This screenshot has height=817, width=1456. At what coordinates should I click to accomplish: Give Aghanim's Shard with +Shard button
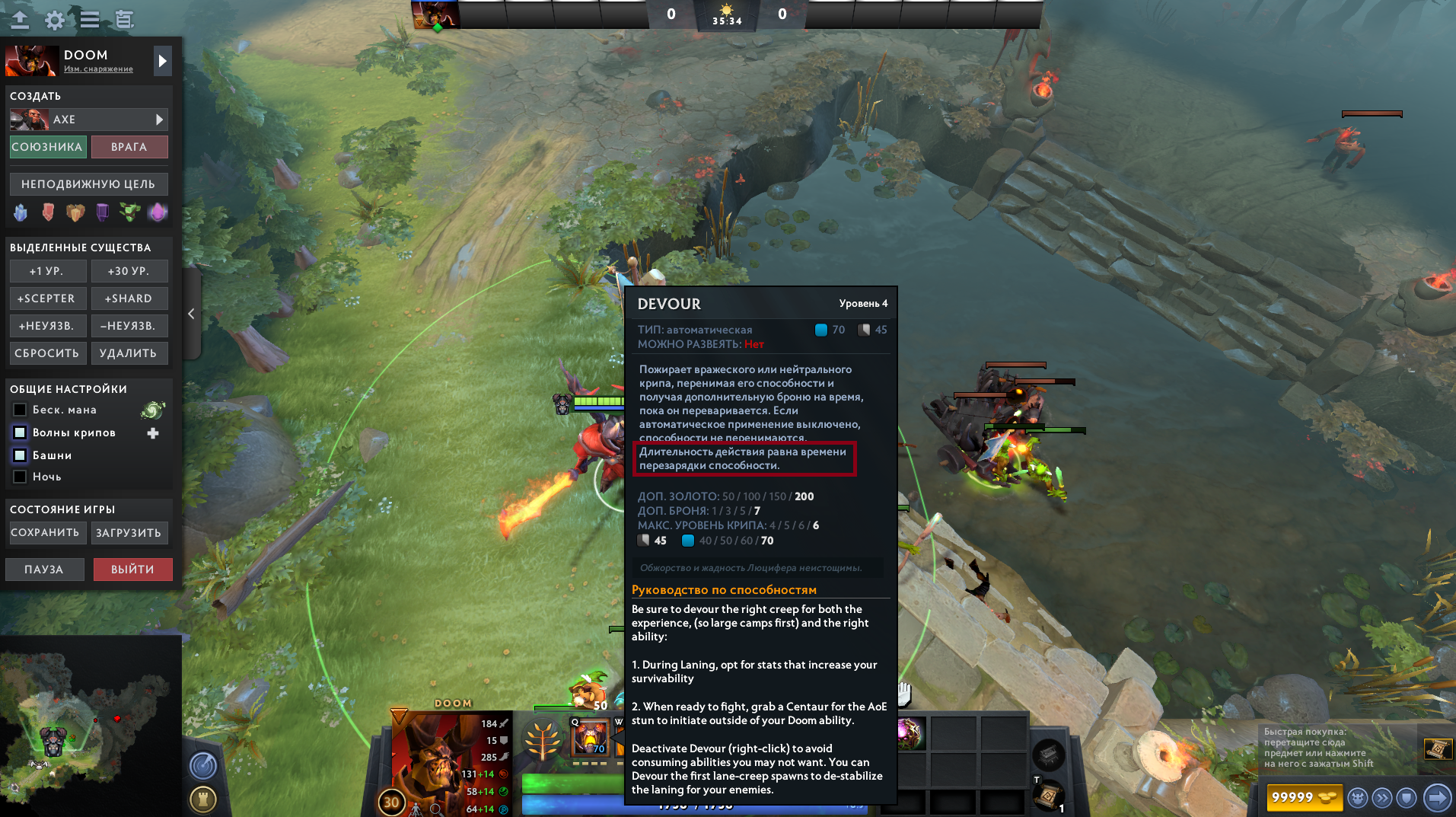[129, 298]
